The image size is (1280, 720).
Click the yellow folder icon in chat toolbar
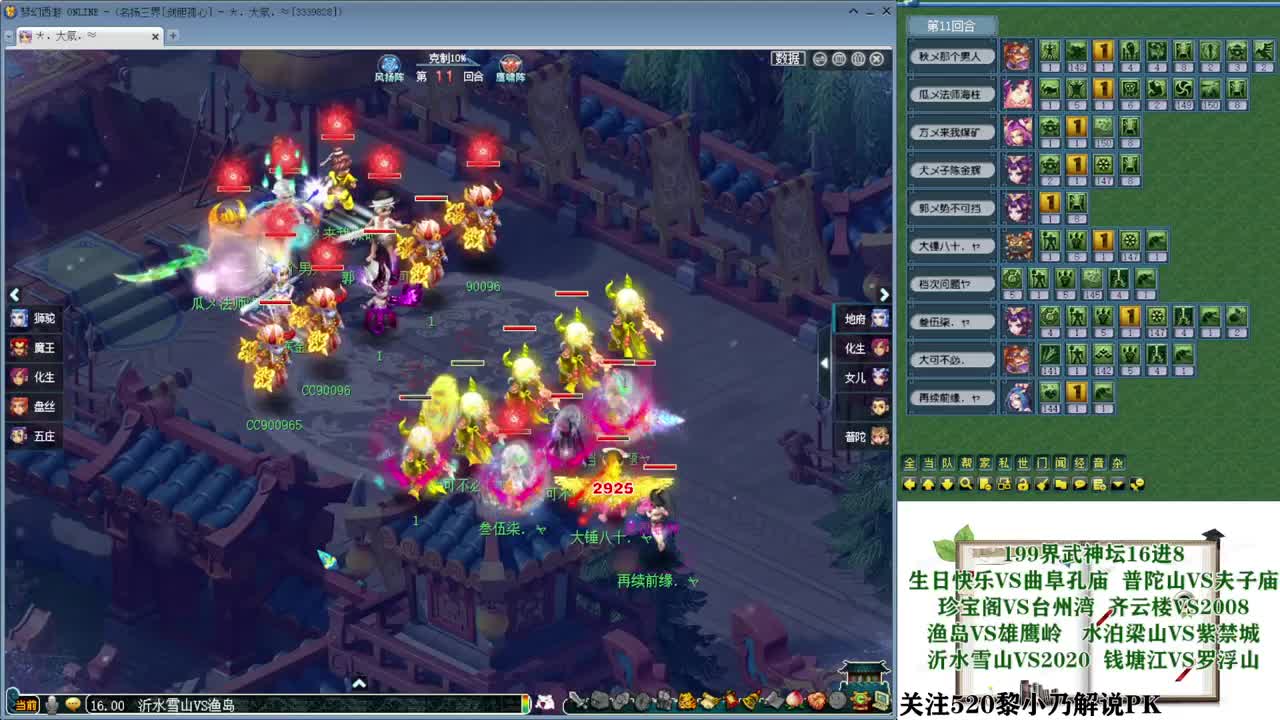[x=1058, y=484]
